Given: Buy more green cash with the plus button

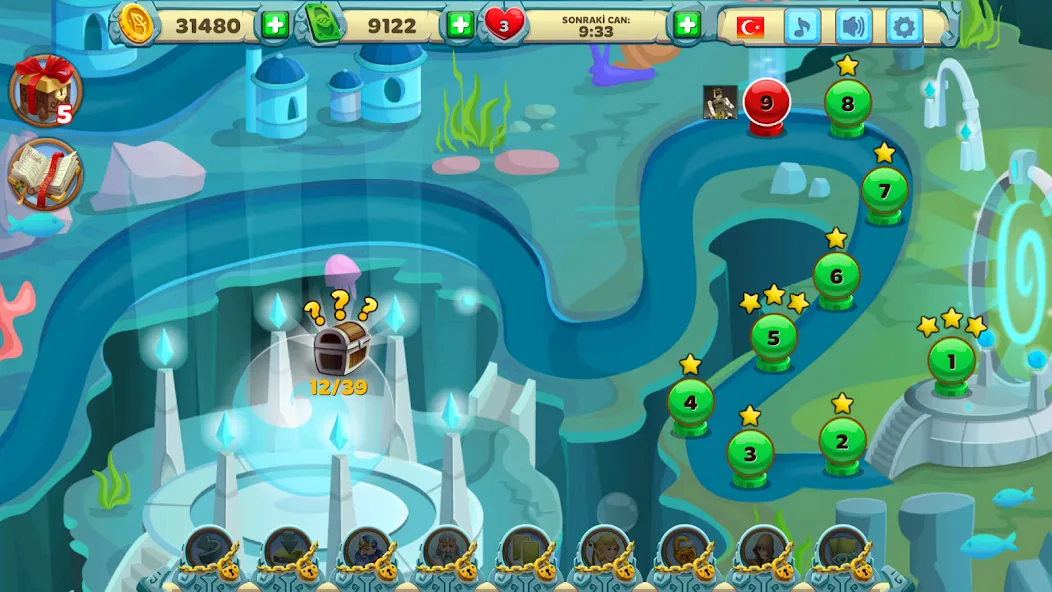Looking at the screenshot, I should [x=460, y=25].
